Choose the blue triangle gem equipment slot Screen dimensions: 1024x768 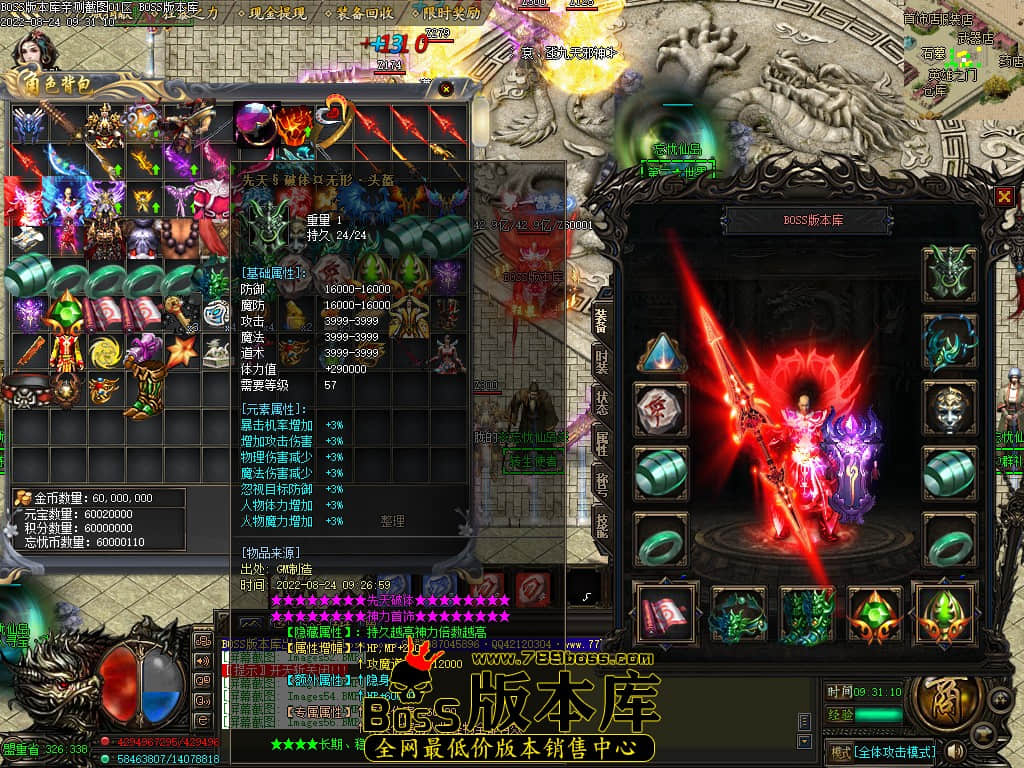[661, 352]
